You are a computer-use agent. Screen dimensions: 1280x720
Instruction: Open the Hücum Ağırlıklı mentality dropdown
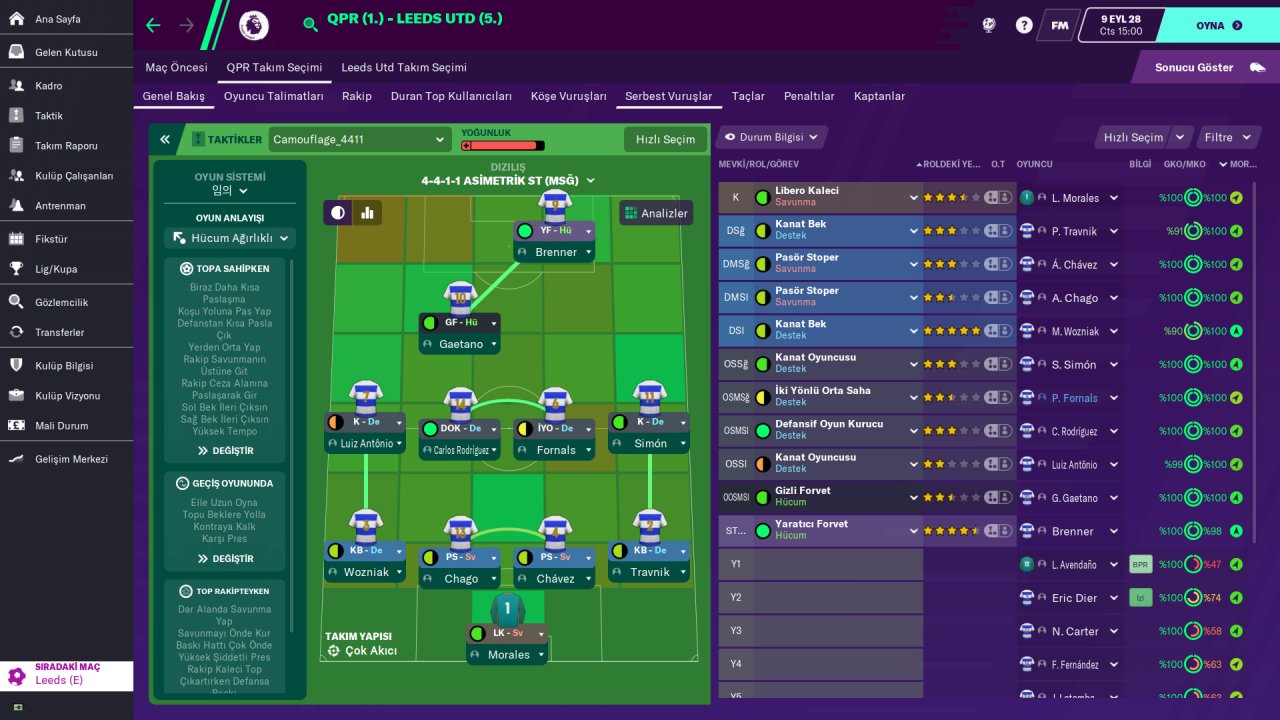[230, 238]
